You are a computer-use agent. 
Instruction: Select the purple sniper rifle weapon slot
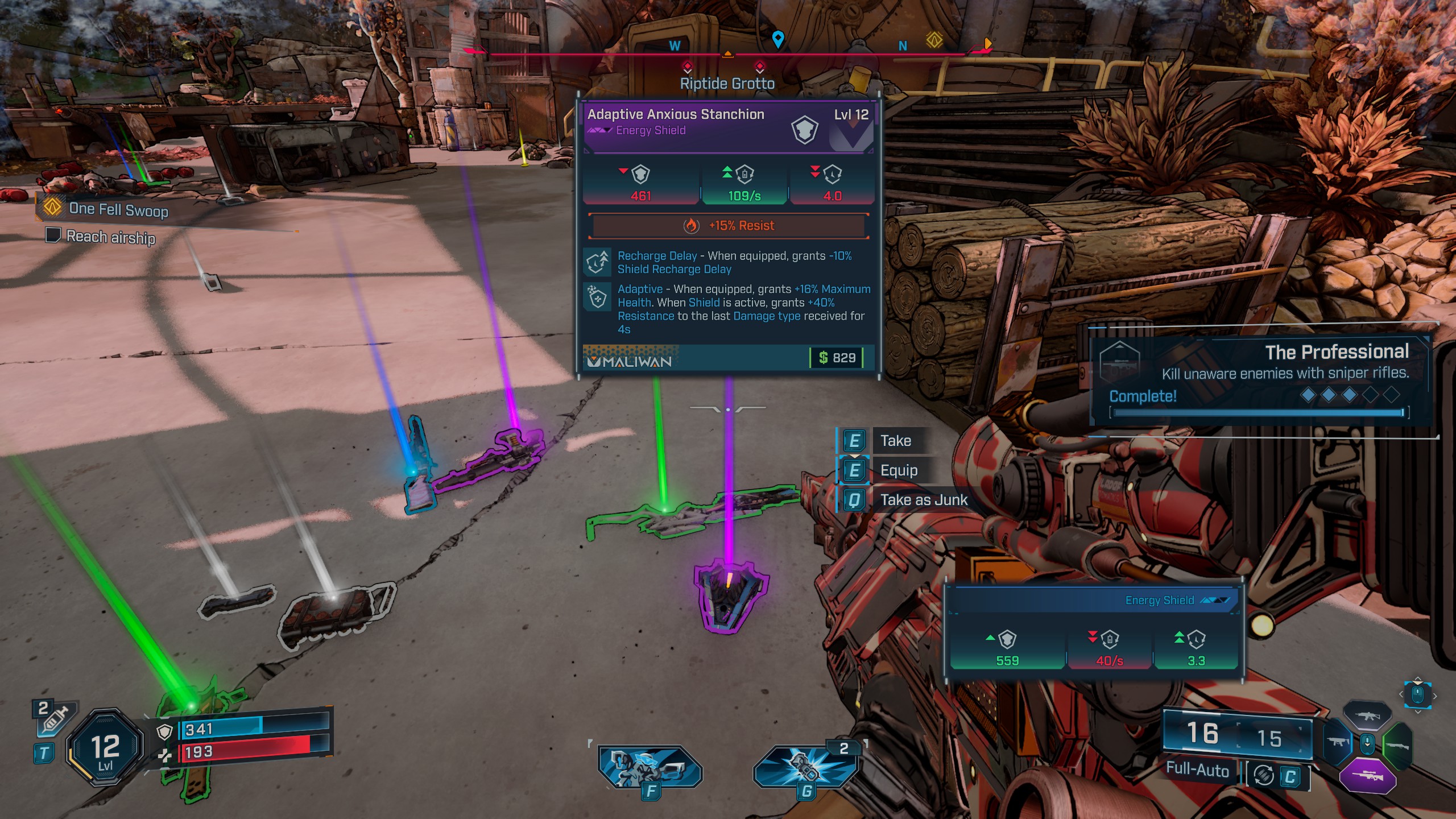pos(1367,776)
